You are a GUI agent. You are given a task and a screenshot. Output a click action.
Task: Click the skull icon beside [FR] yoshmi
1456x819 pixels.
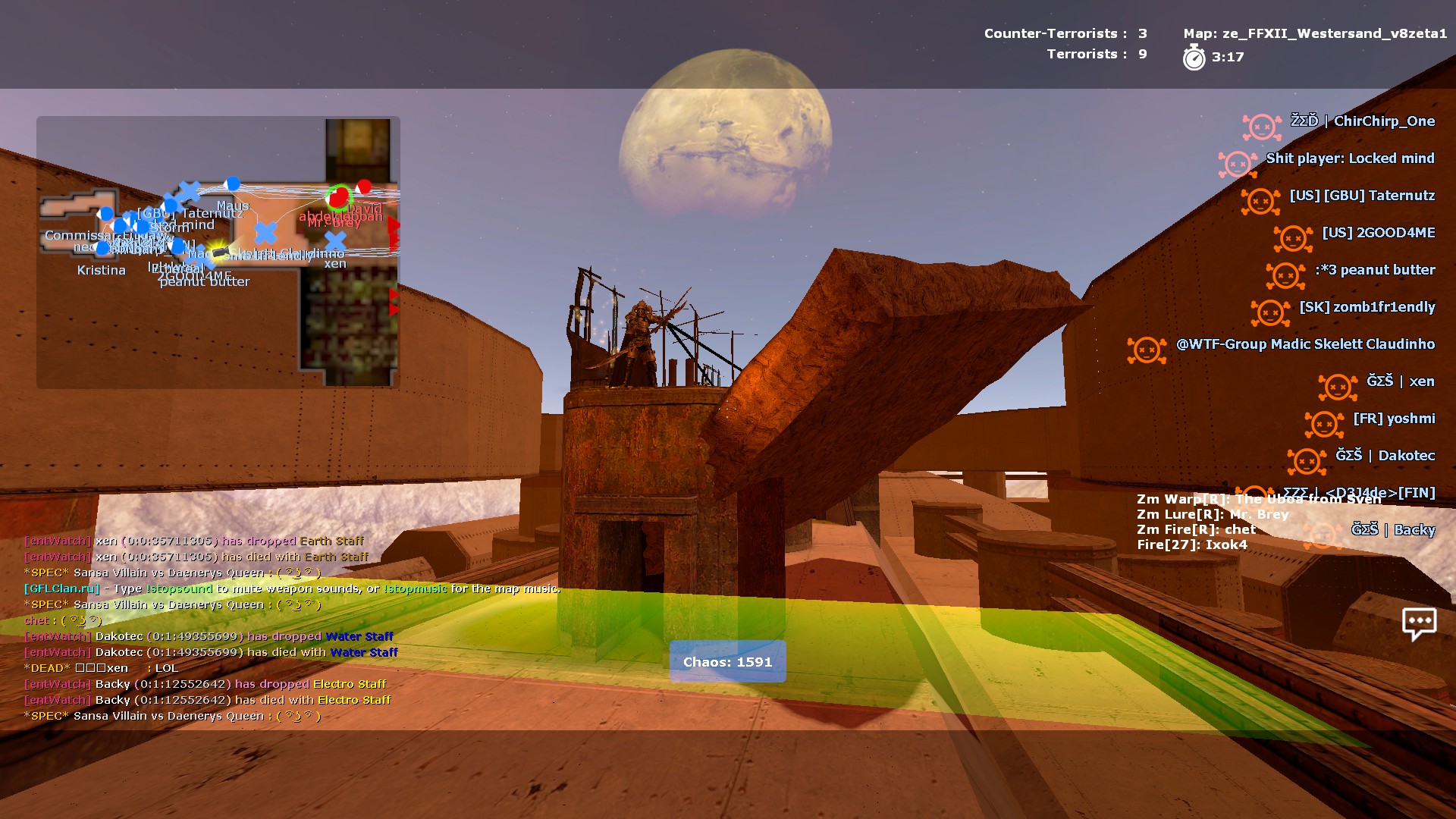pos(1323,423)
